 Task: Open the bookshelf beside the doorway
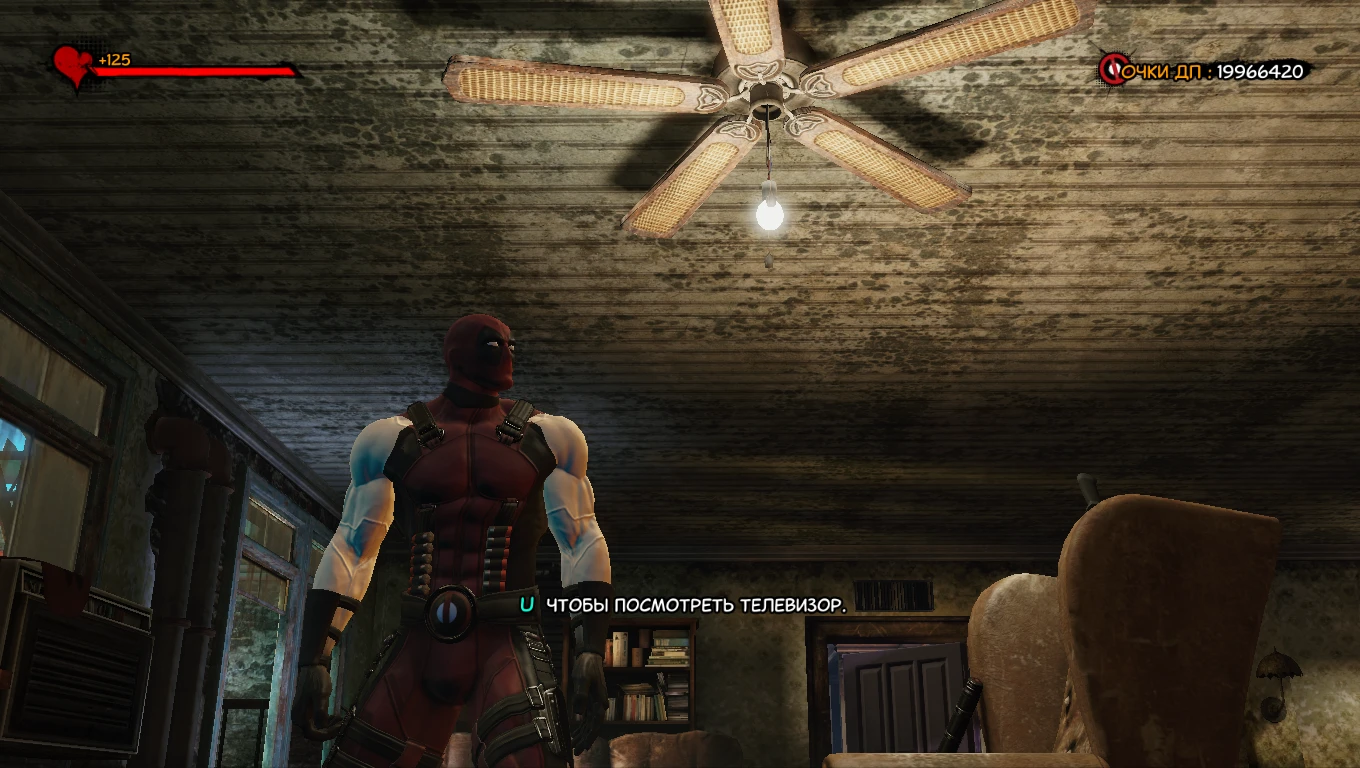(650, 670)
